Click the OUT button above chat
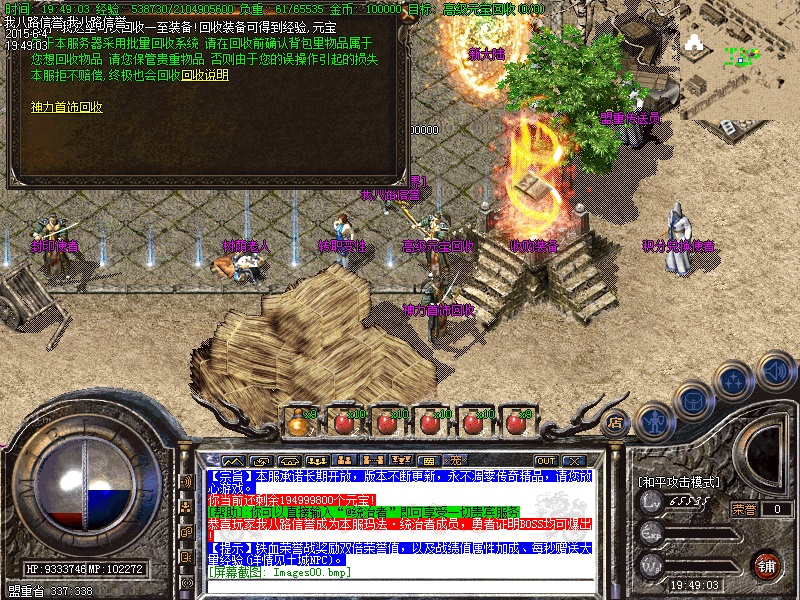800x600 pixels. 546,461
